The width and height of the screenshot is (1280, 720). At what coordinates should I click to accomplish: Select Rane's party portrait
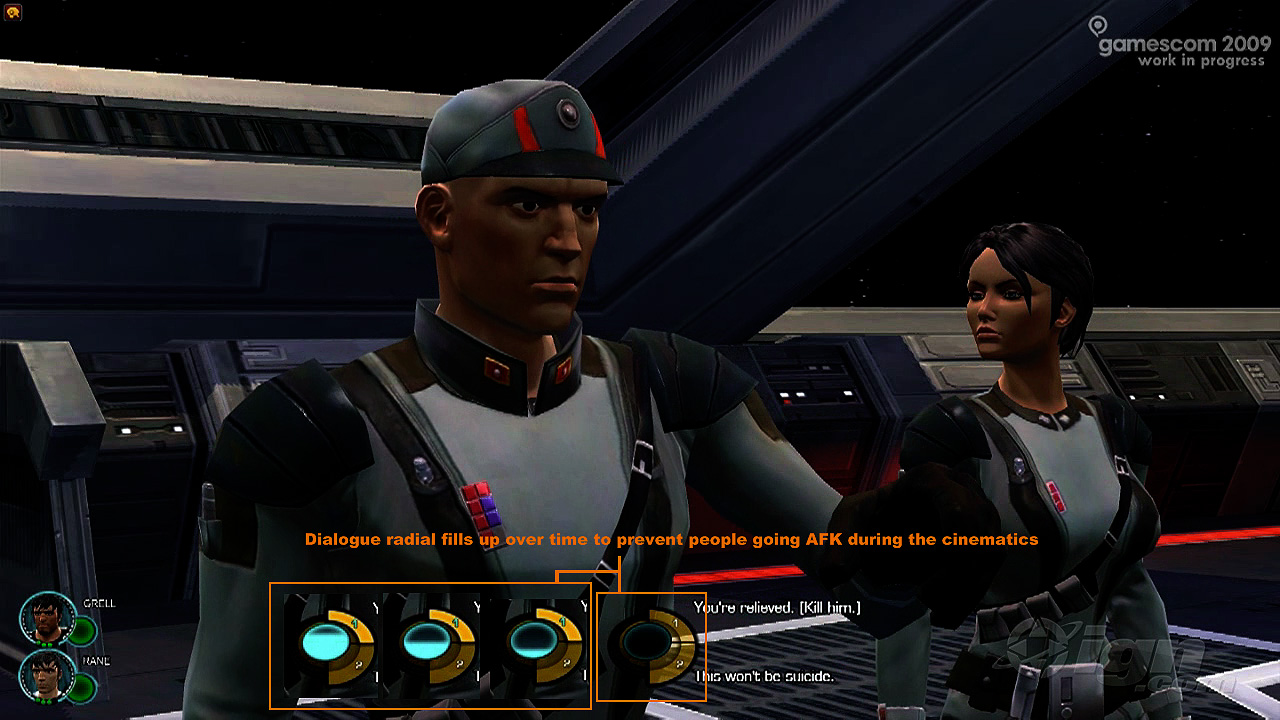click(47, 675)
